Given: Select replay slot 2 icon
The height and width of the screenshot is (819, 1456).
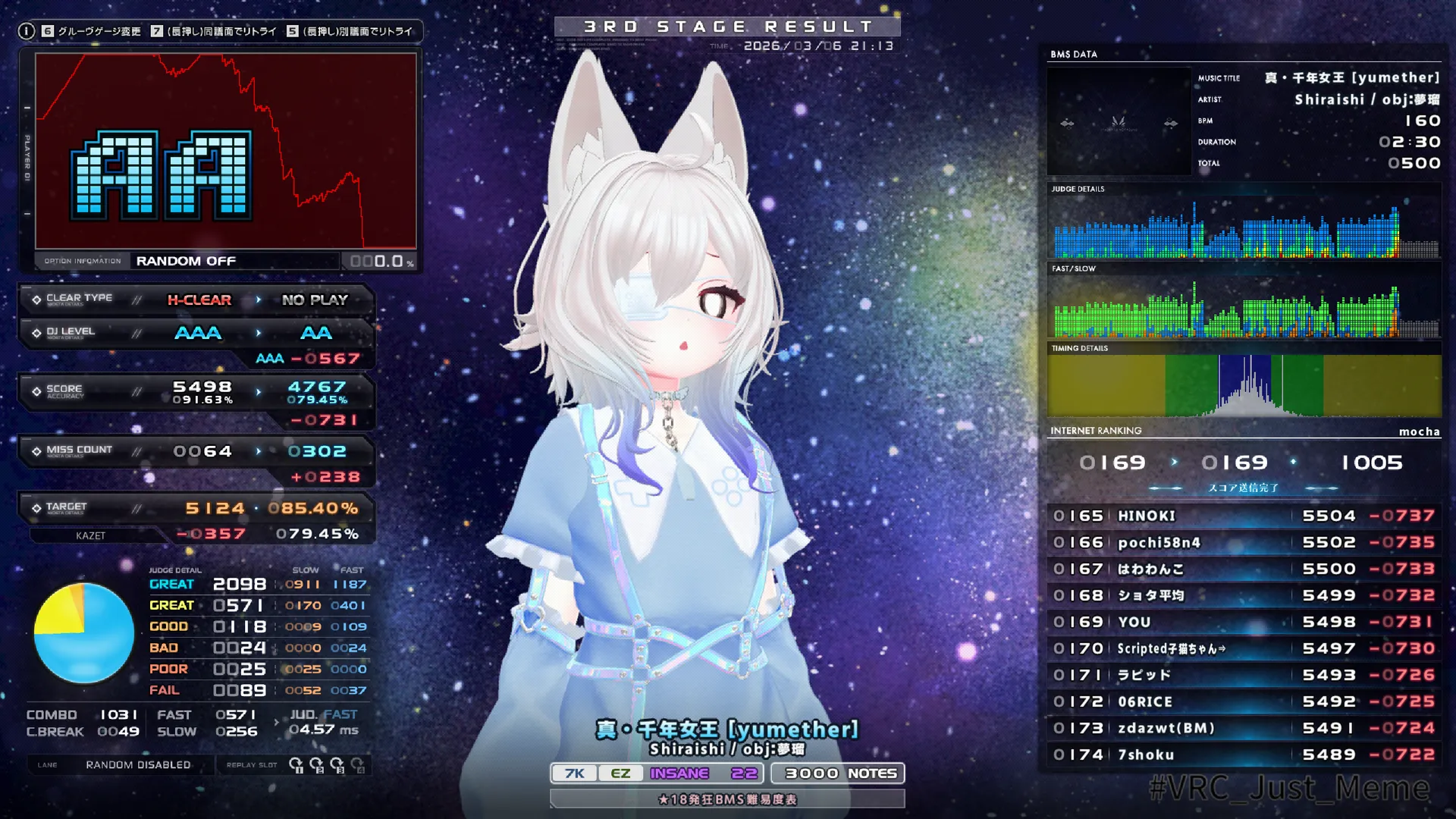Looking at the screenshot, I should pyautogui.click(x=318, y=766).
